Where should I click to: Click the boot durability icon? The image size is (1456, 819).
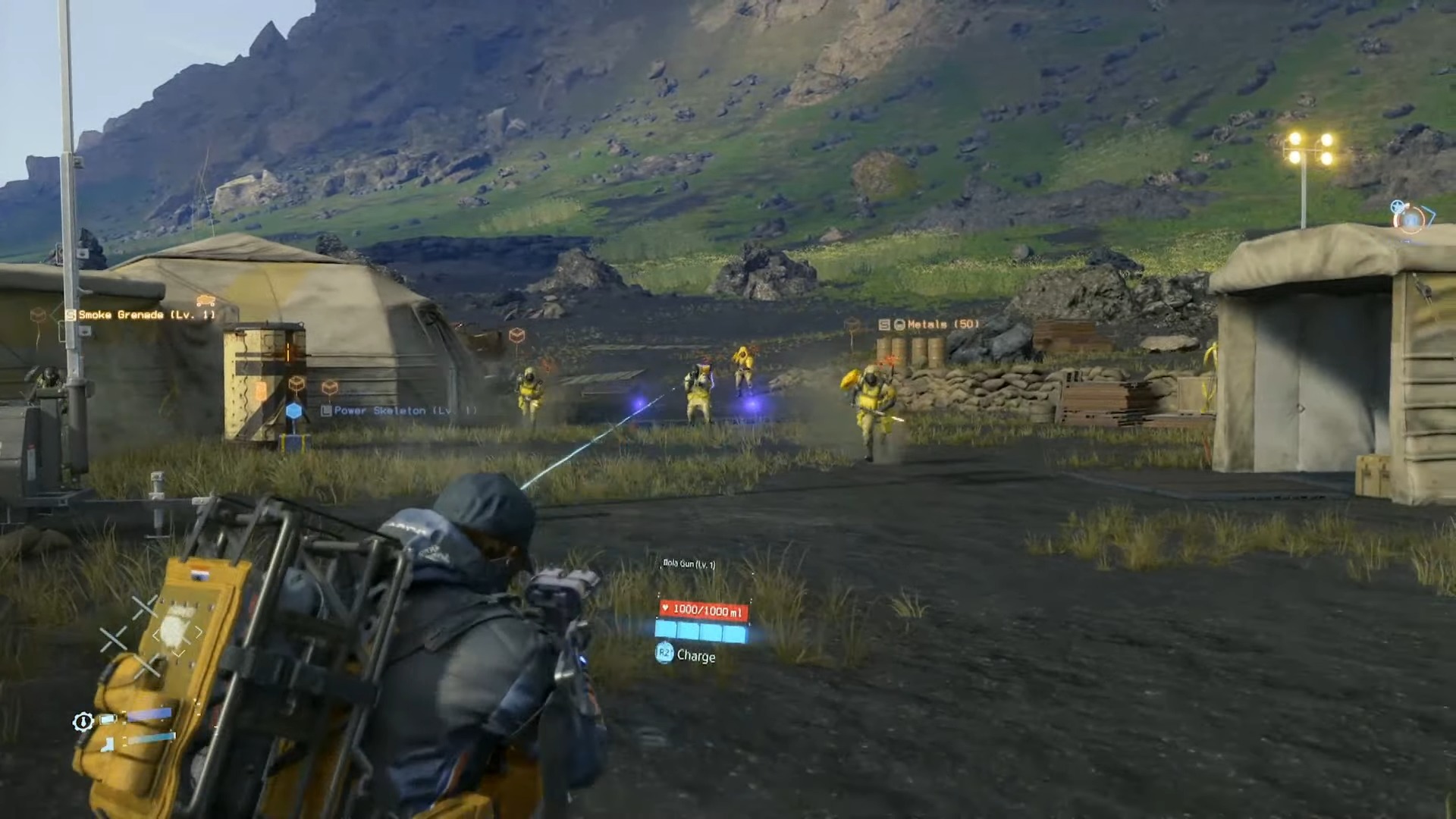(108, 745)
